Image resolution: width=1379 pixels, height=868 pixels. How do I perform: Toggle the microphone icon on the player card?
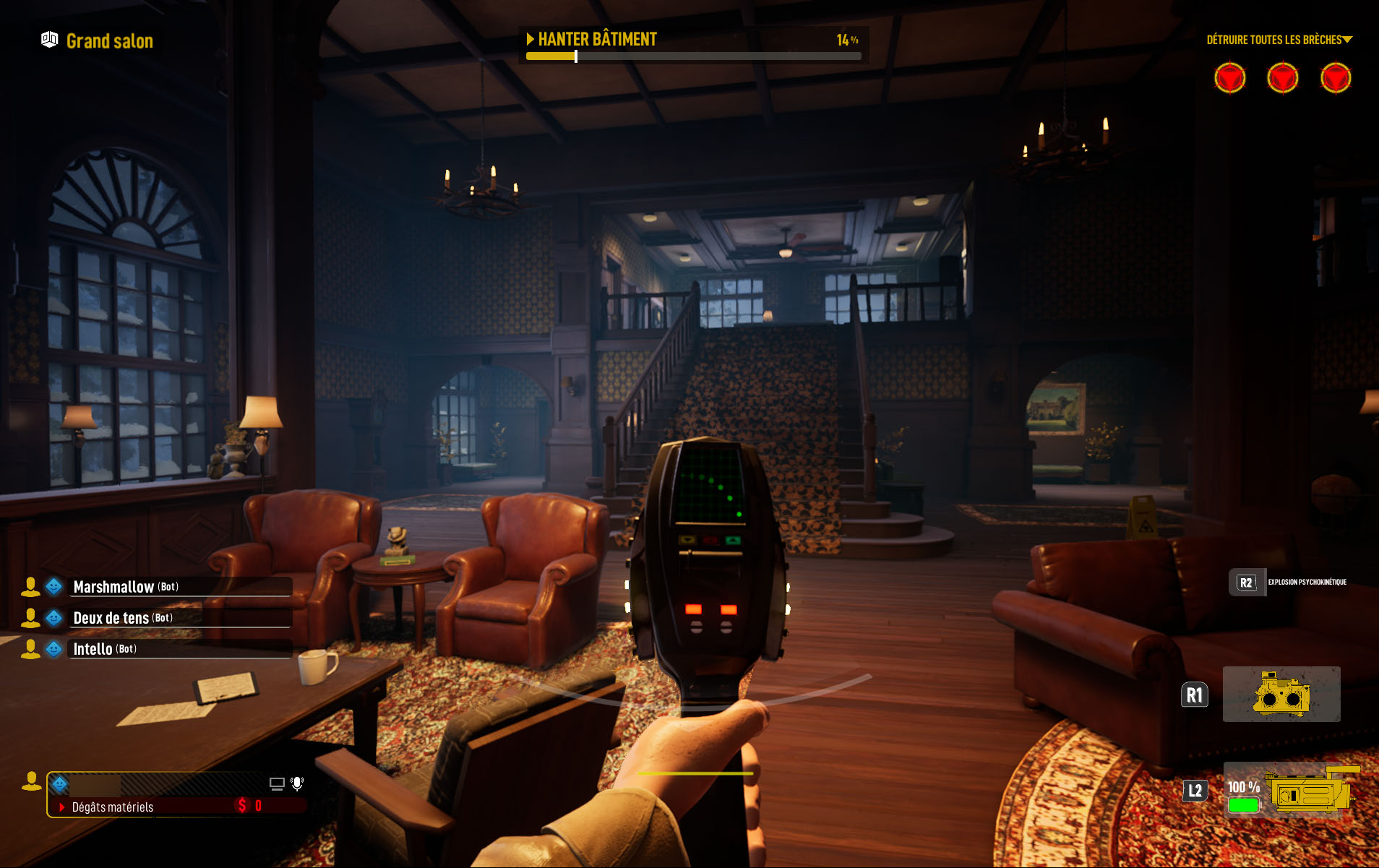click(297, 783)
